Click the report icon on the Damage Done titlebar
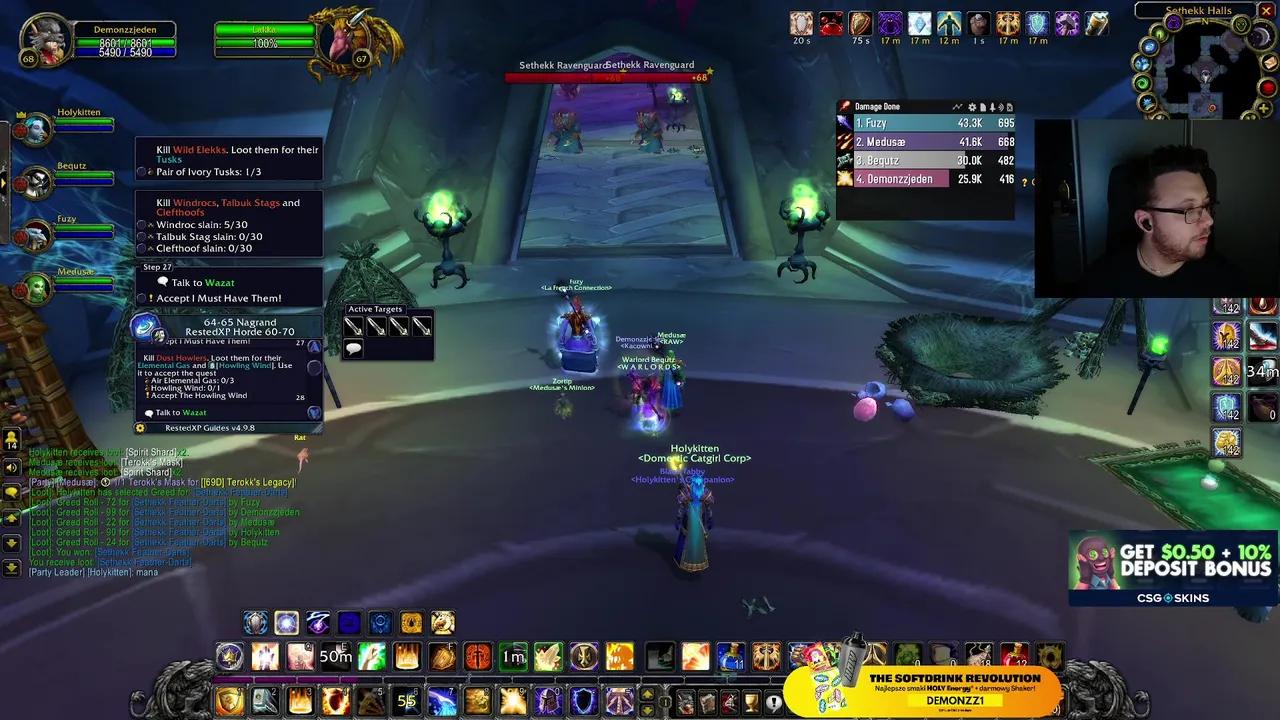1280x720 pixels. 983,107
